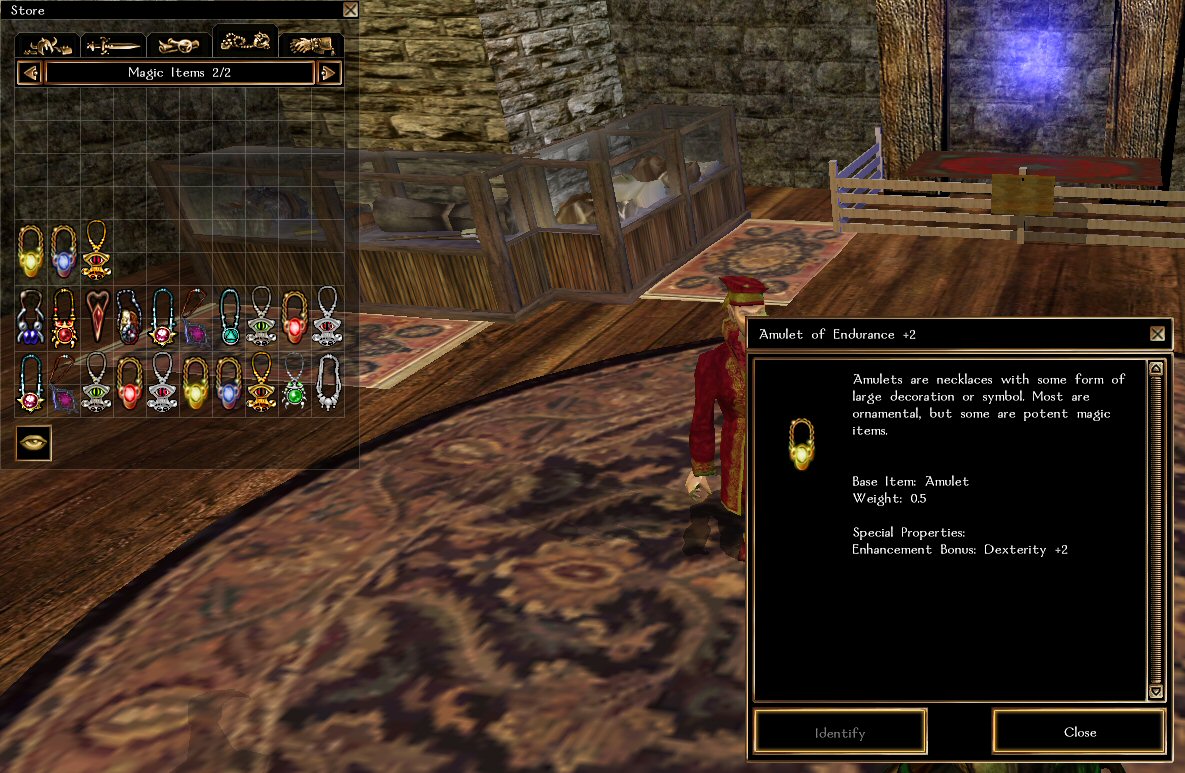1185x773 pixels.
Task: Click the description scrollbar up arrow
Action: tap(1156, 369)
